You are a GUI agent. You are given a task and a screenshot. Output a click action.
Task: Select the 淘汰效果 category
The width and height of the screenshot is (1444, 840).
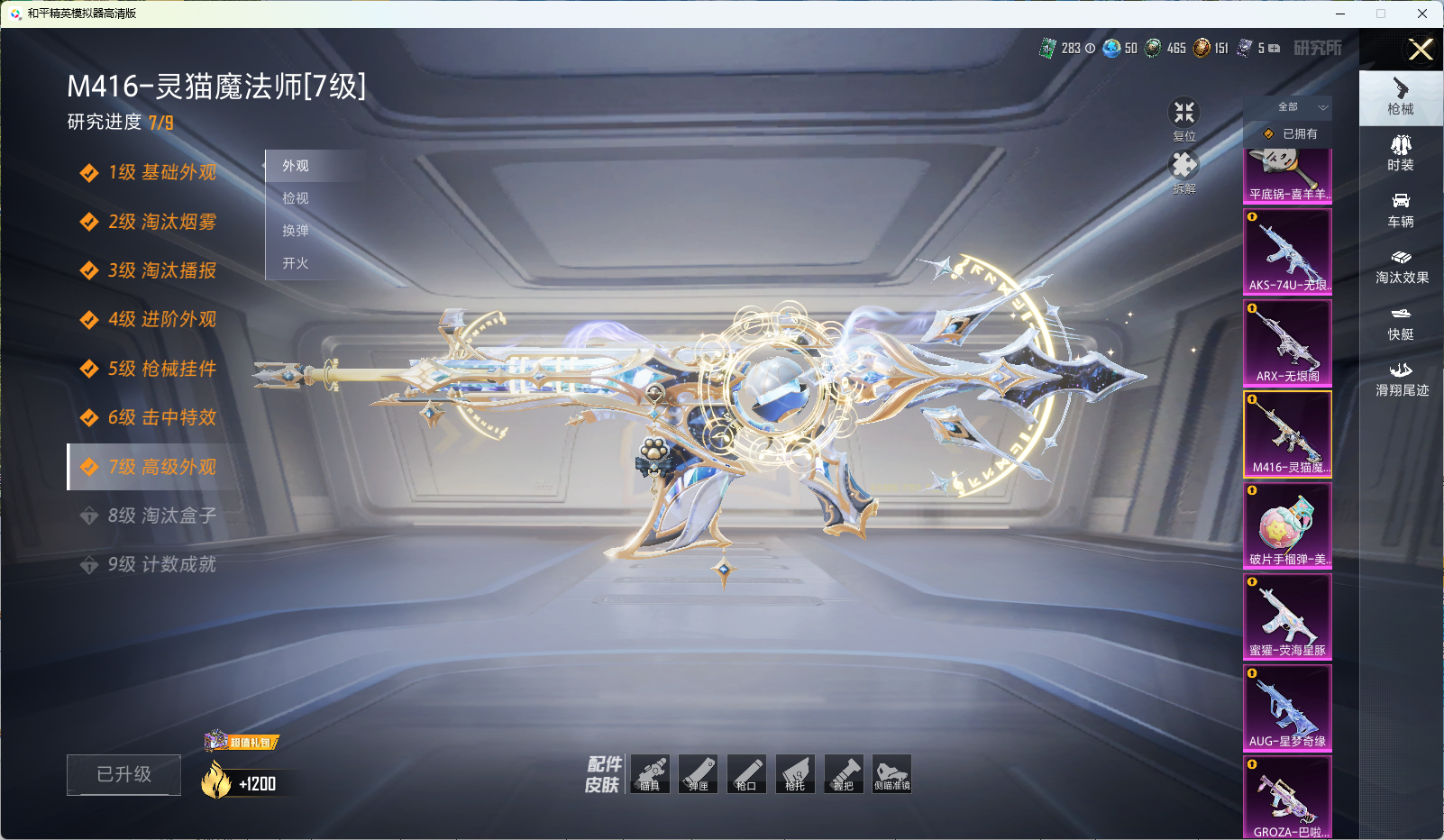pyautogui.click(x=1401, y=266)
